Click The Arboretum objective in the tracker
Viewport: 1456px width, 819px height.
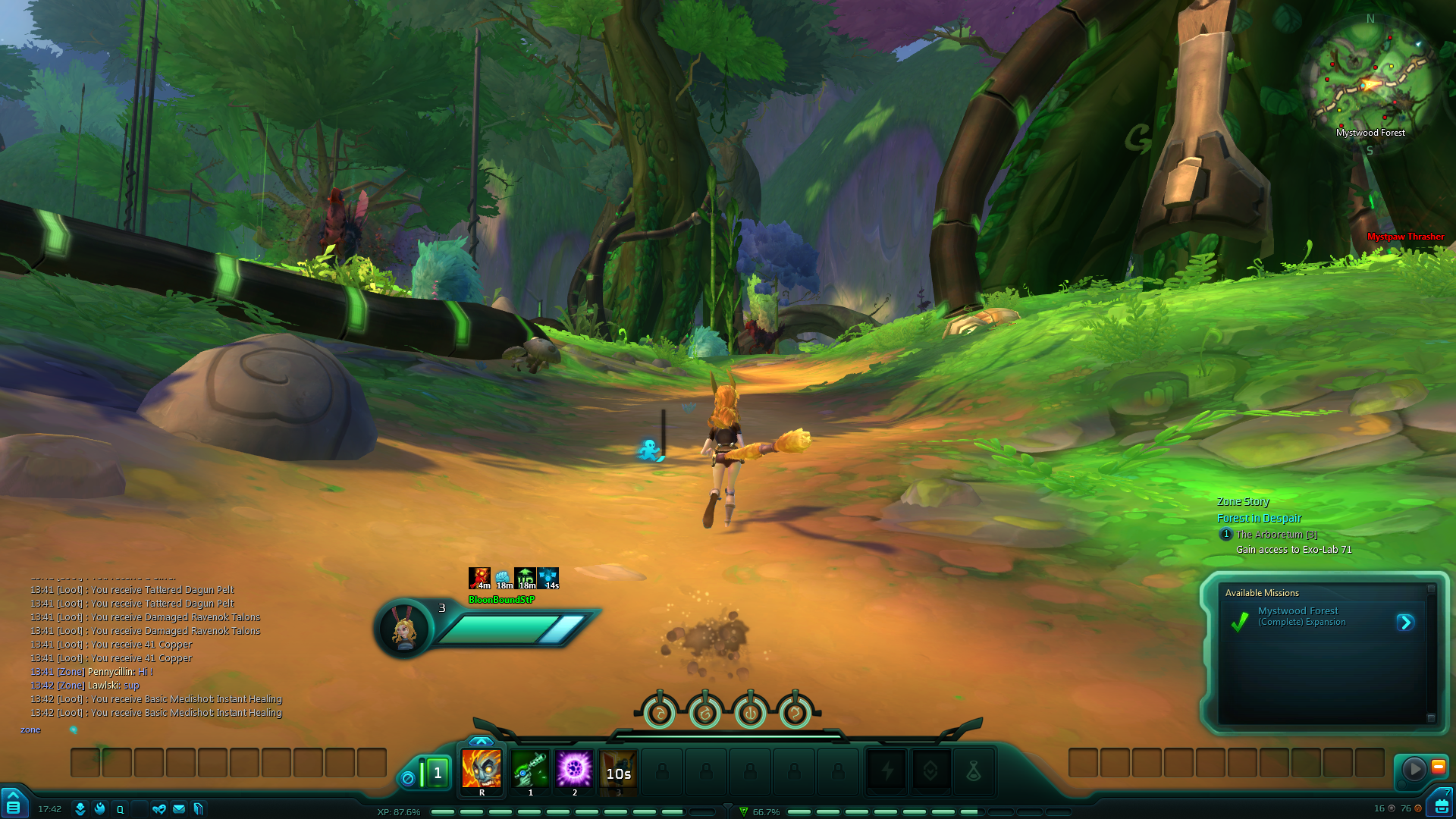(x=1276, y=535)
